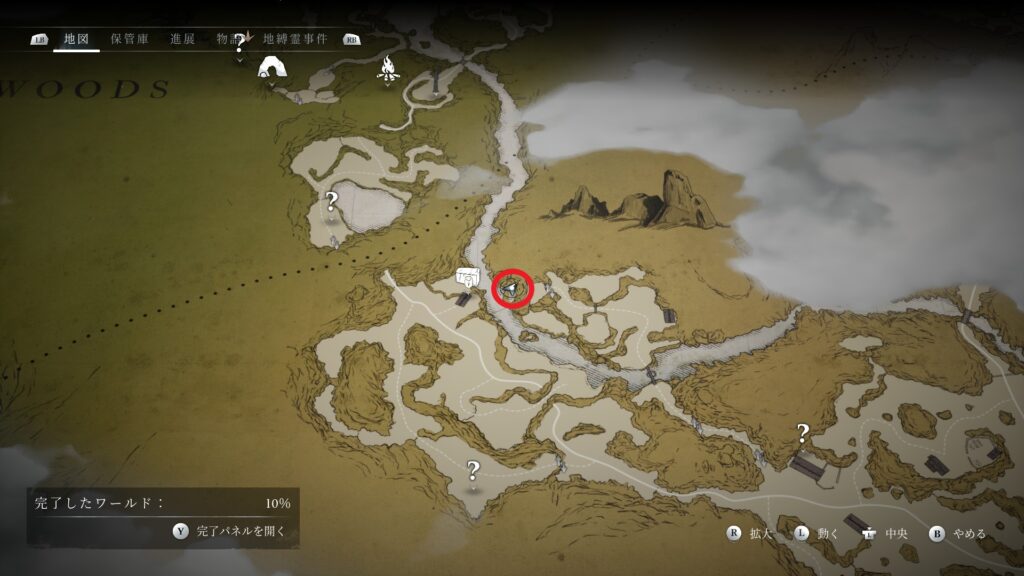Select the white chest marker beside the river

(x=465, y=277)
